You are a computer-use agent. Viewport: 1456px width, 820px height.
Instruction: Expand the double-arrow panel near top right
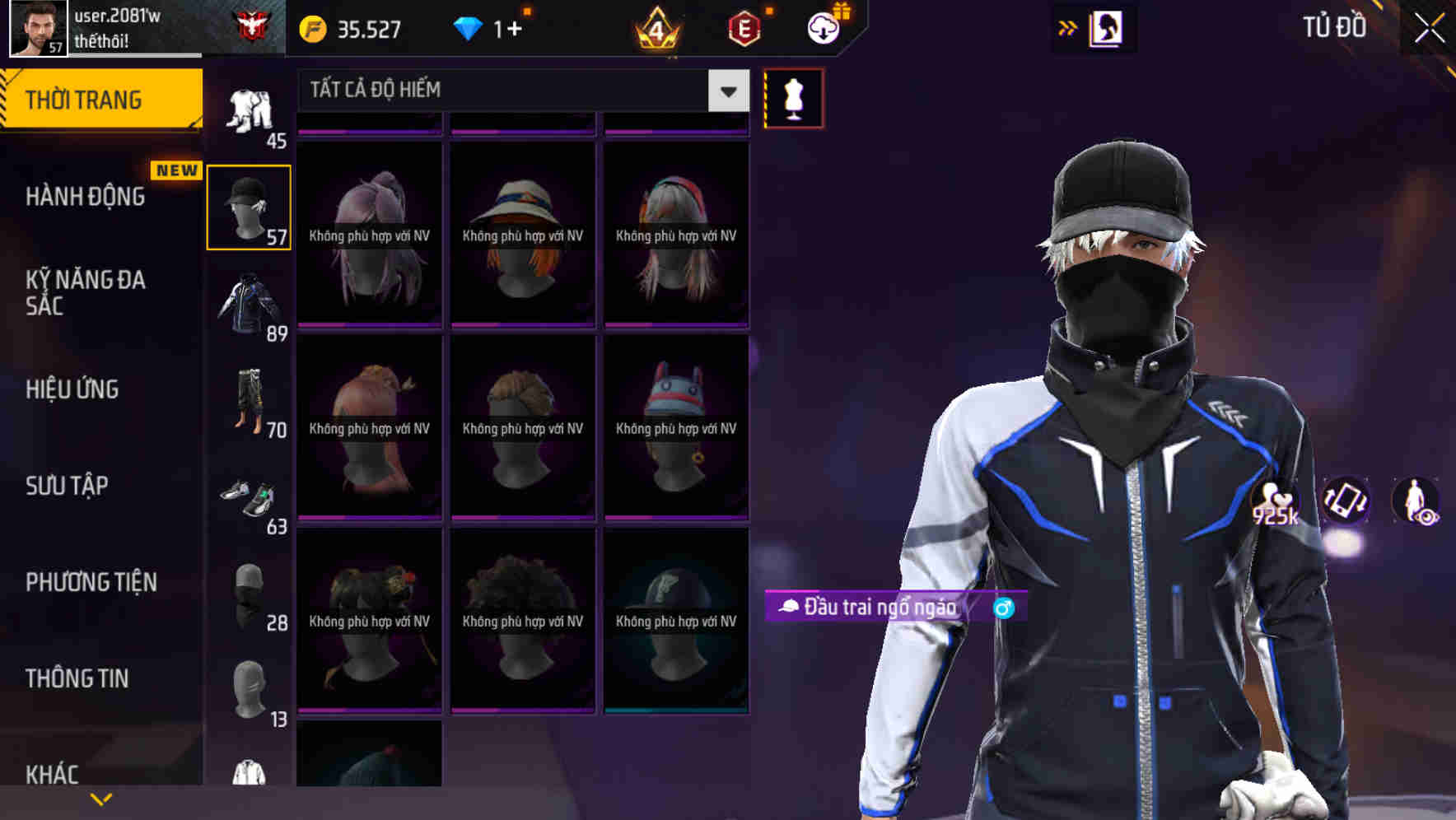(x=1068, y=27)
